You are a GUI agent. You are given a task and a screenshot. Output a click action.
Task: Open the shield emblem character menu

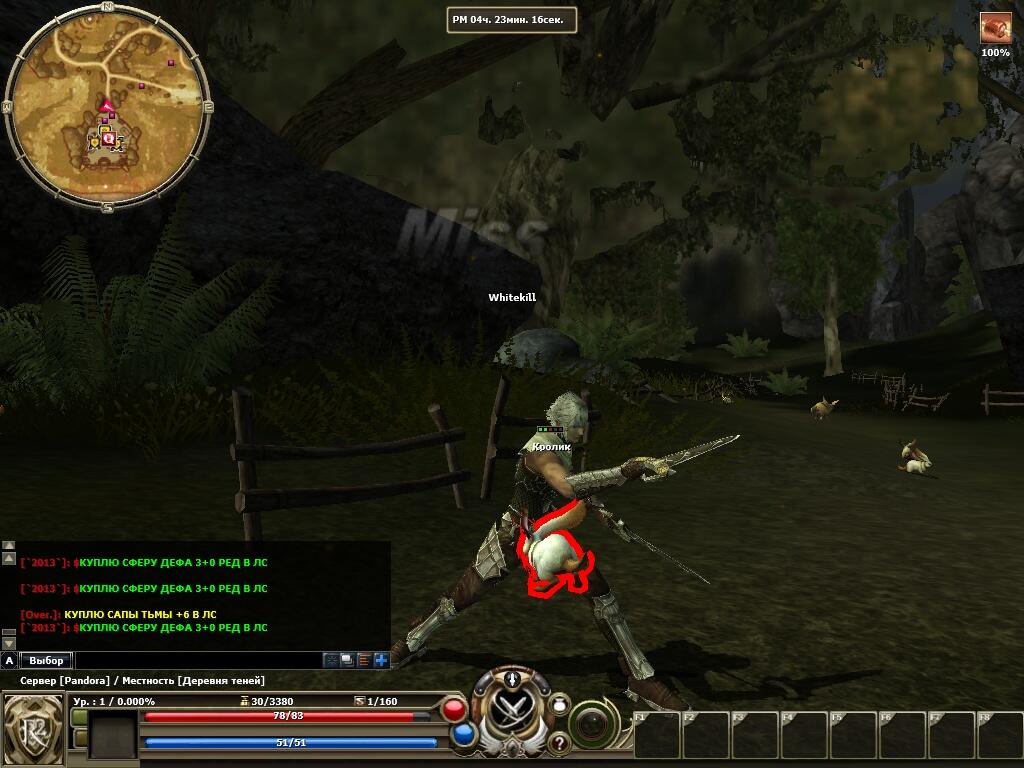point(34,727)
